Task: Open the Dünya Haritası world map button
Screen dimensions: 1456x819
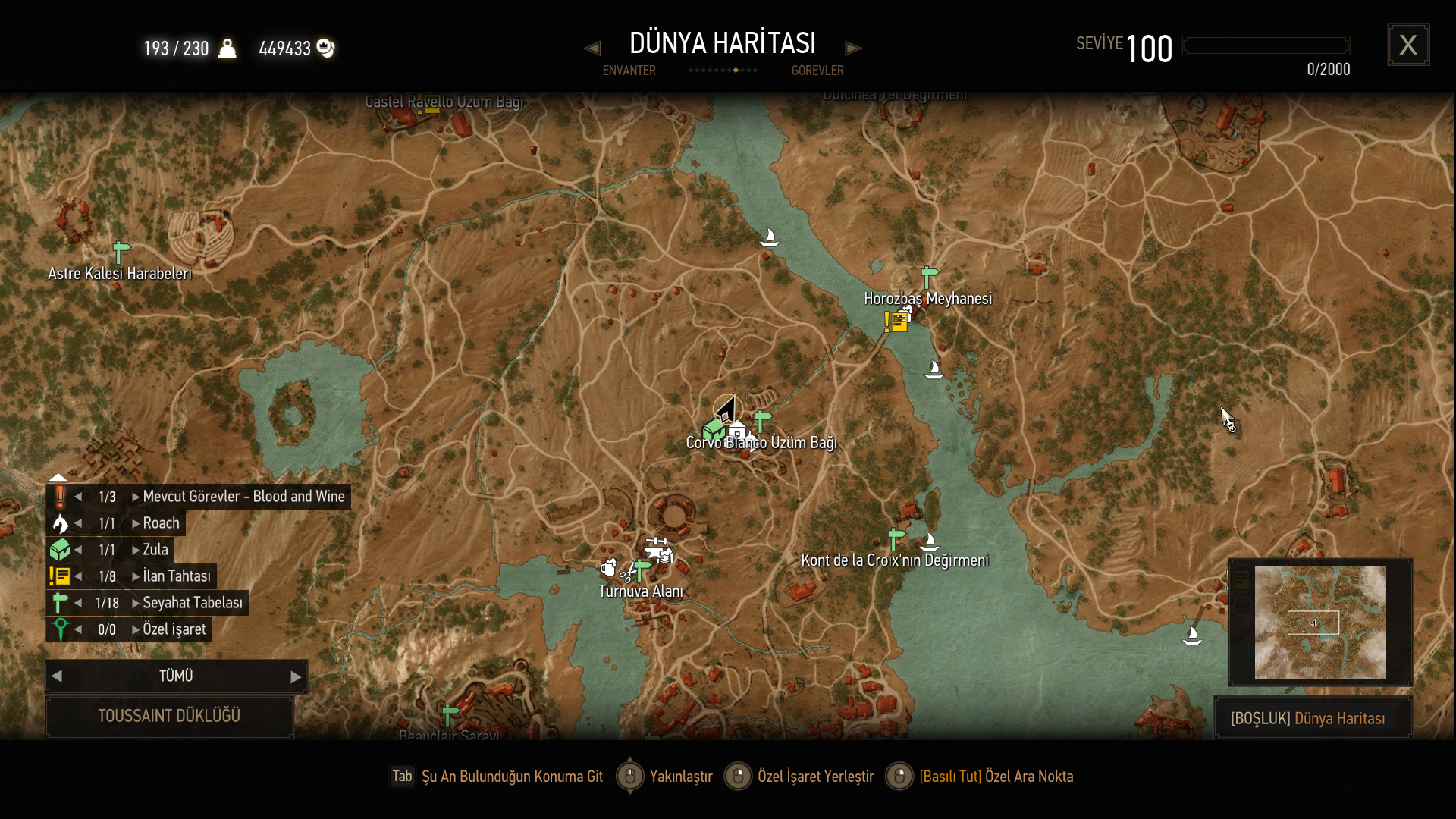Action: [x=1312, y=718]
